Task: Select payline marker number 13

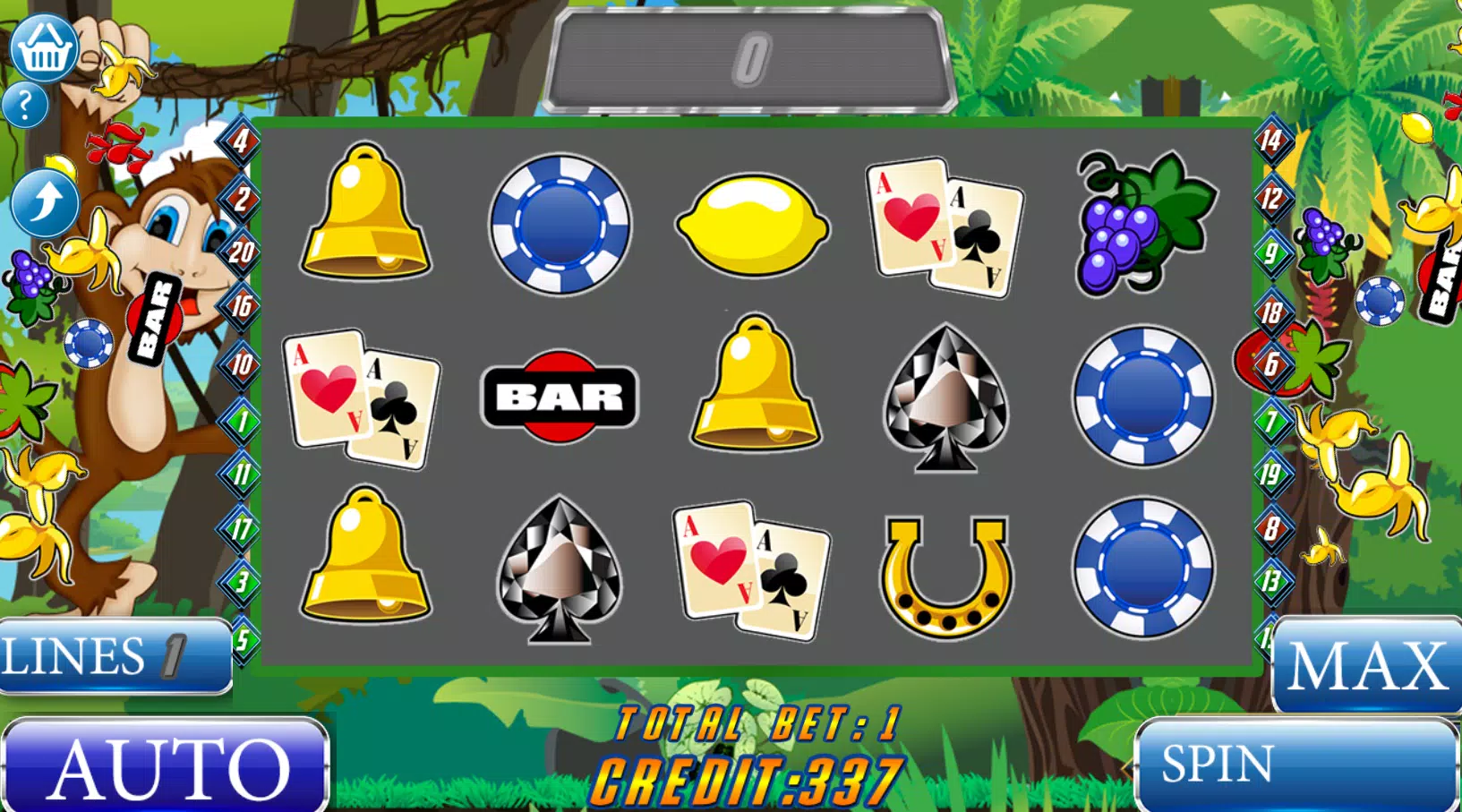Action: [x=1271, y=582]
